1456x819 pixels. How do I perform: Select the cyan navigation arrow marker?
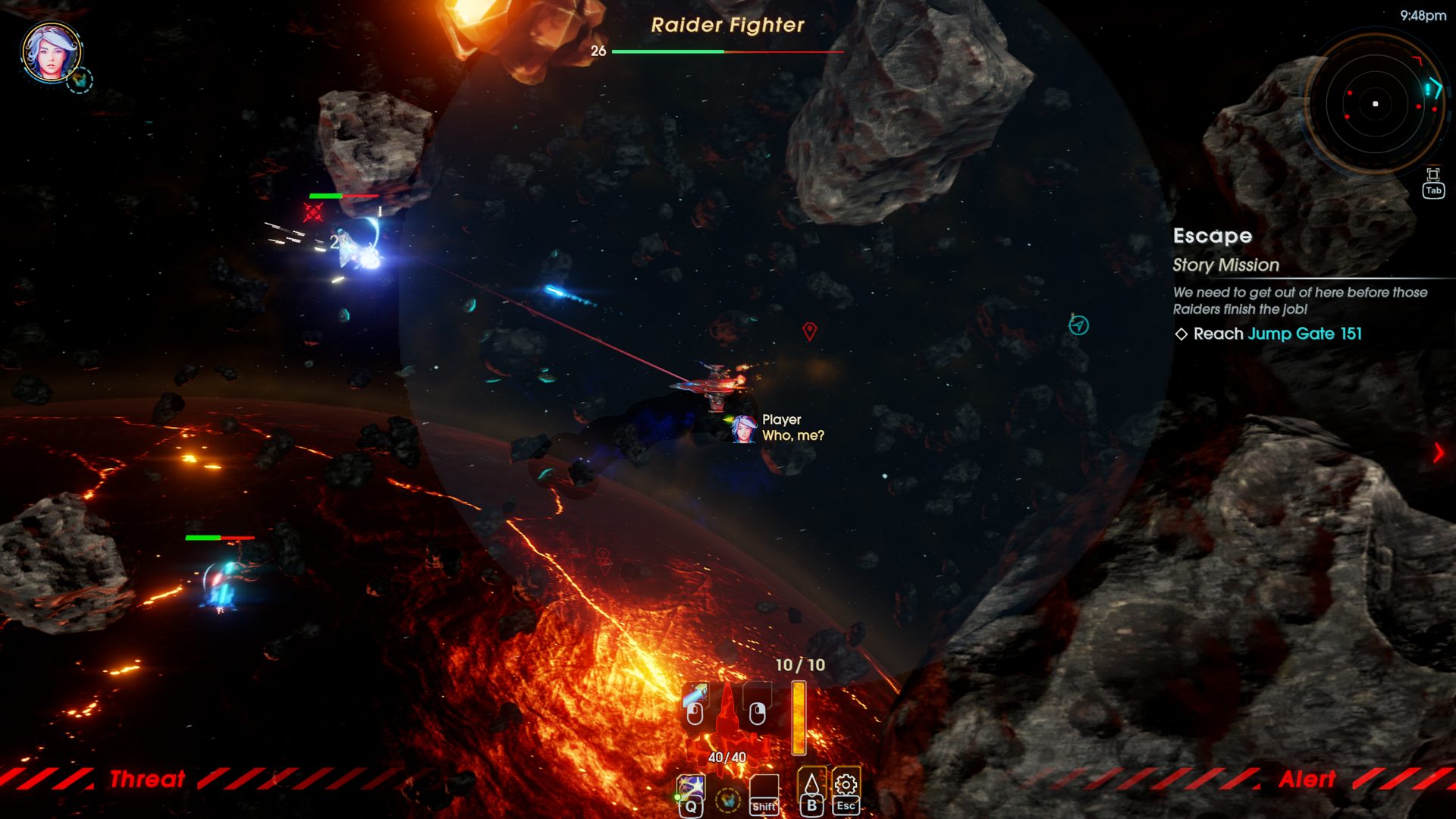[x=1078, y=325]
